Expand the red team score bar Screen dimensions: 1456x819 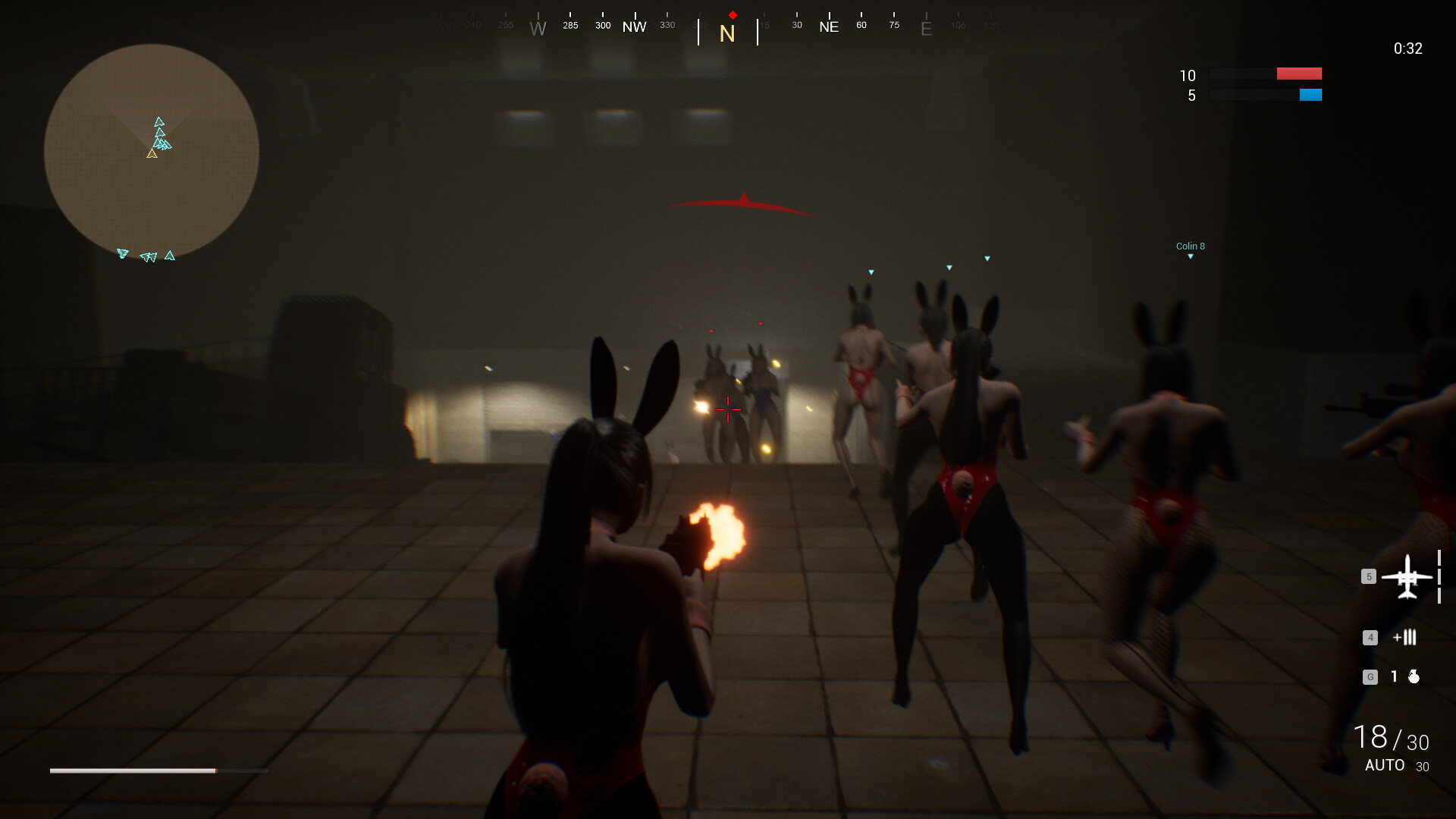click(x=1298, y=74)
